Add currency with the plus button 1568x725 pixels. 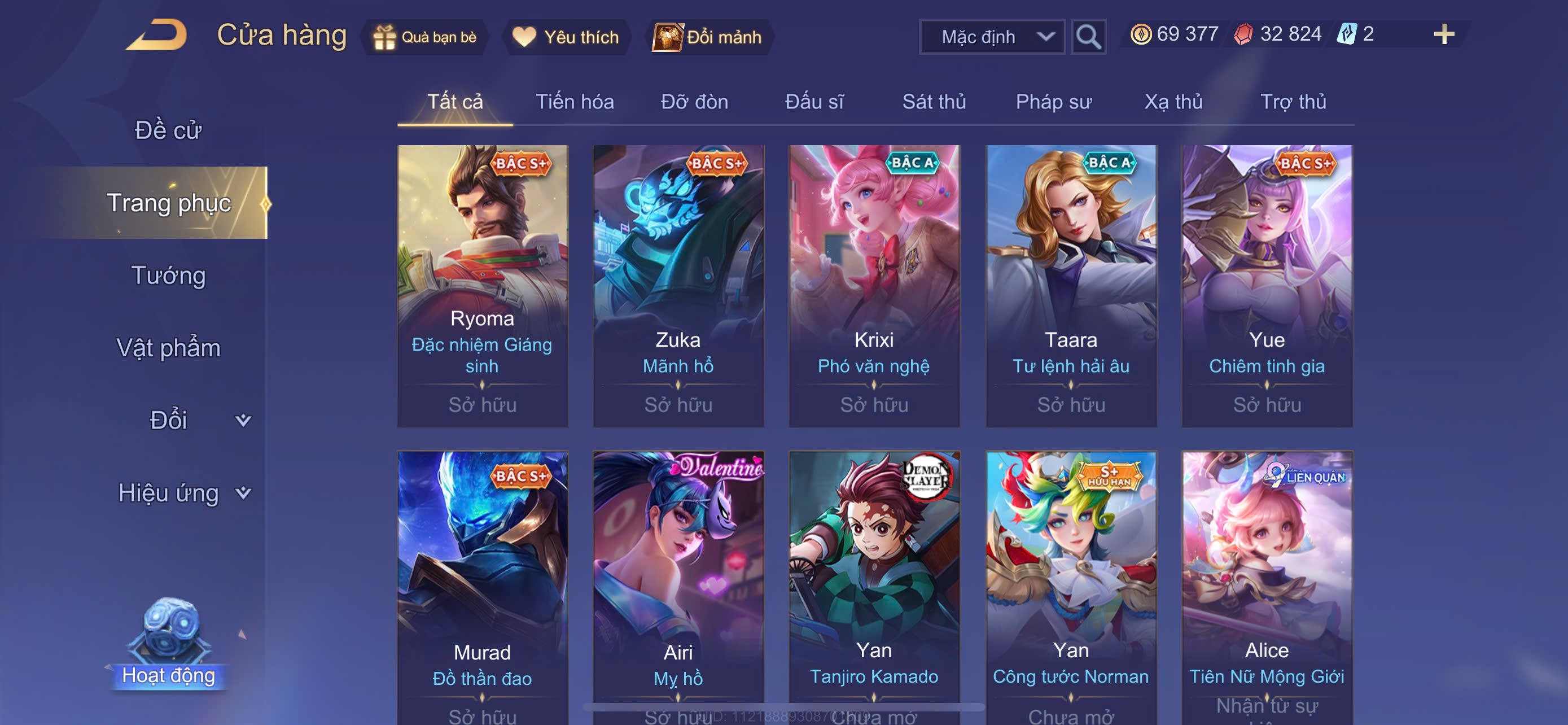[x=1443, y=34]
